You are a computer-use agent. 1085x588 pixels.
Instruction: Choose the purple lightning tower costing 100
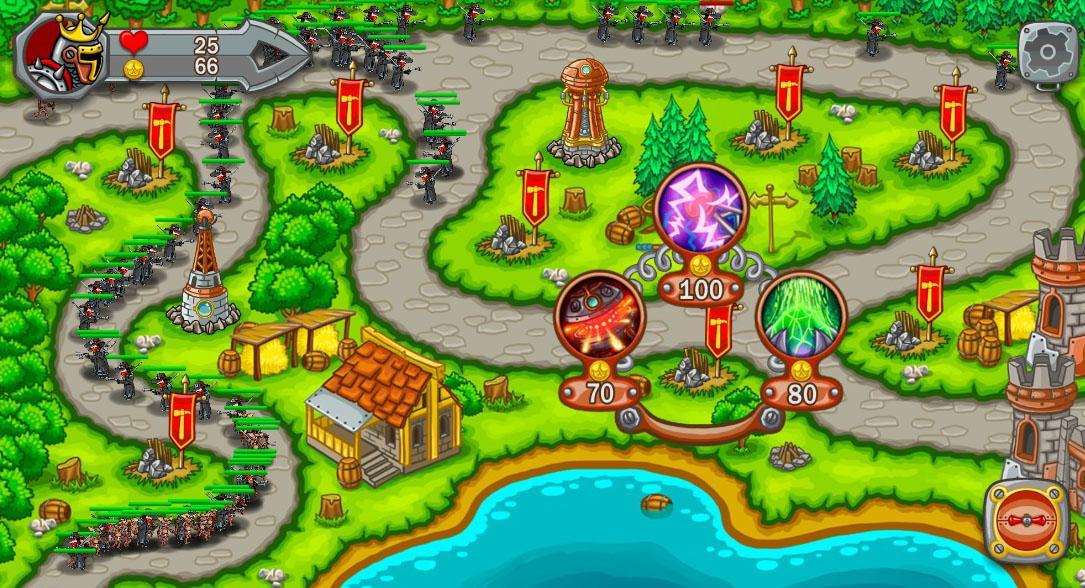[x=702, y=211]
